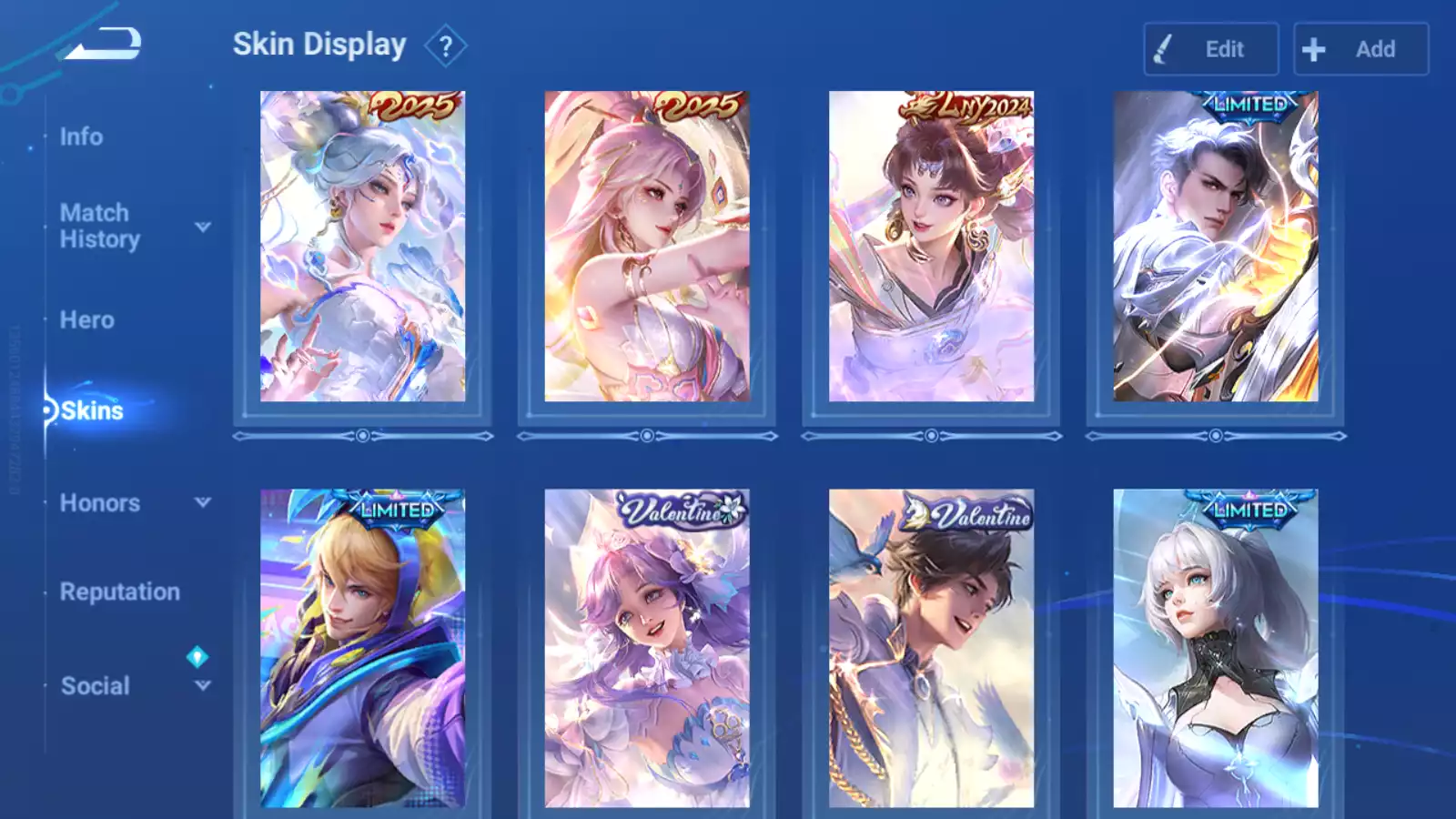Select the LNY2024 skin card
This screenshot has height=819, width=1456.
[x=931, y=247]
